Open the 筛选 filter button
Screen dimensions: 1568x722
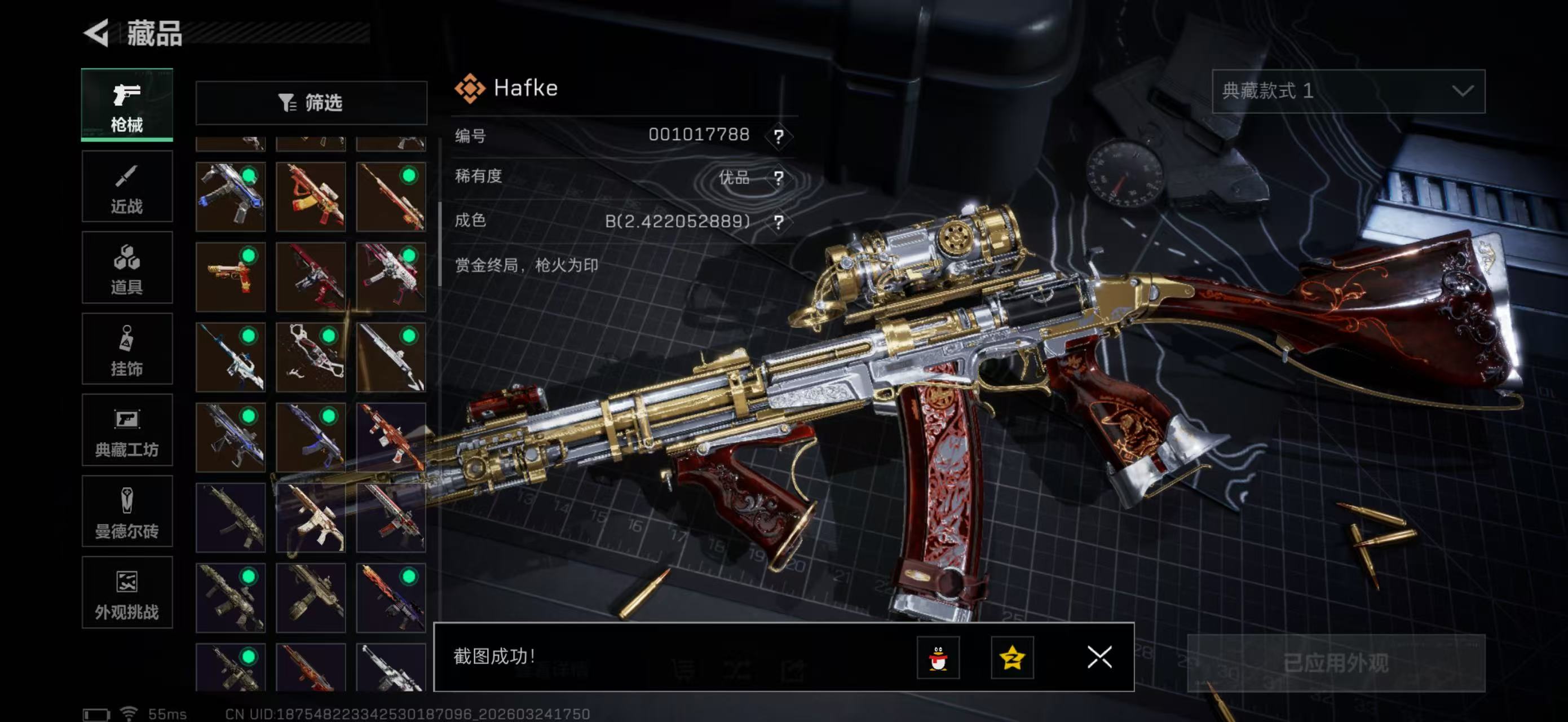311,103
